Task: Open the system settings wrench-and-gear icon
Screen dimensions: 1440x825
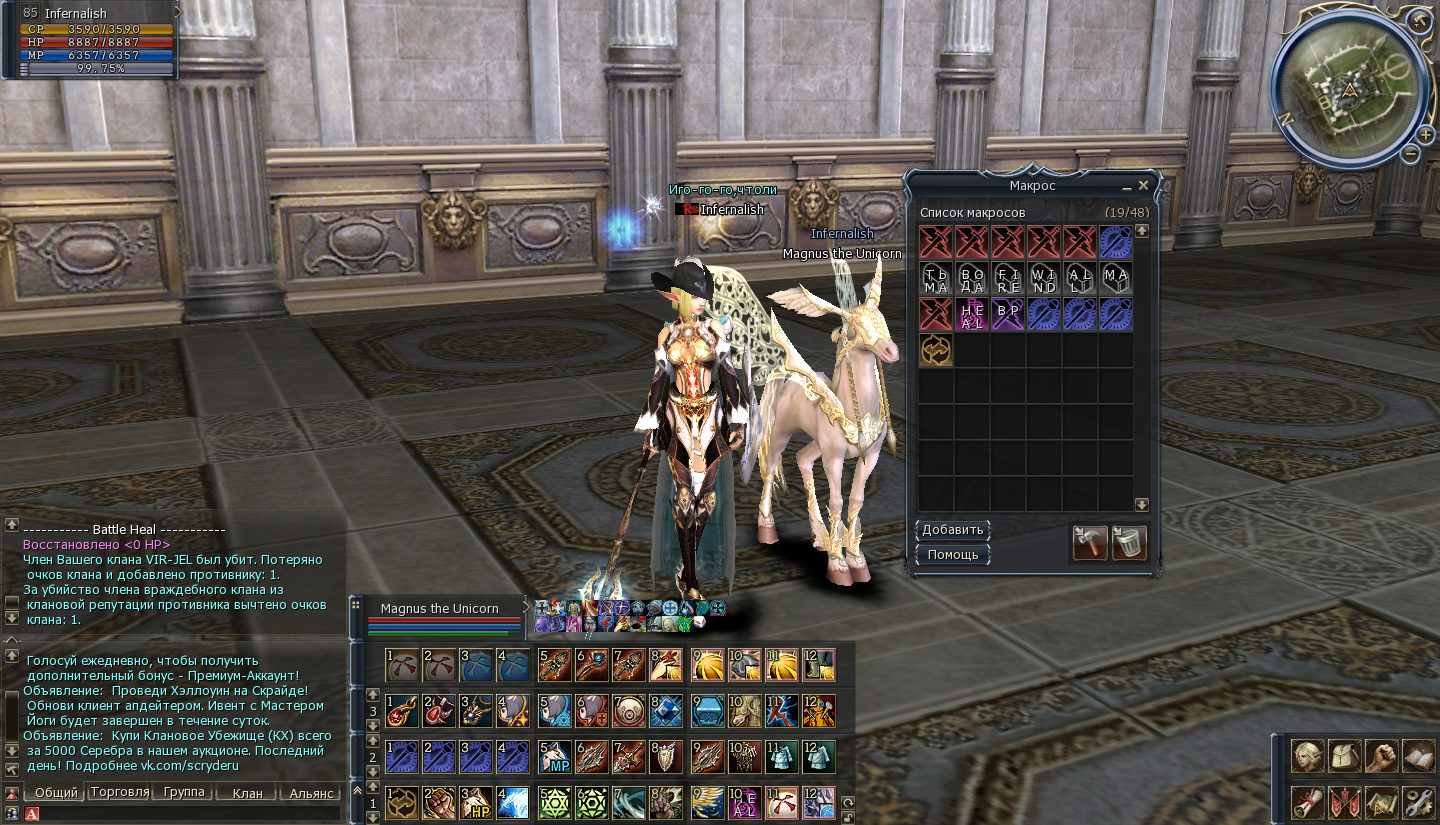Action: [x=1418, y=802]
